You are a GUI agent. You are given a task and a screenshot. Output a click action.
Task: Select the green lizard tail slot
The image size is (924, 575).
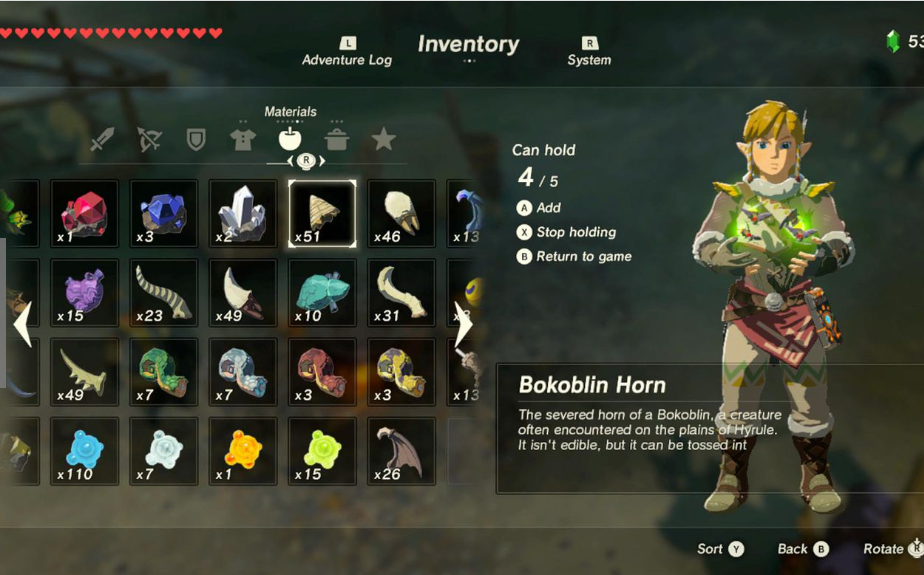[x=164, y=371]
